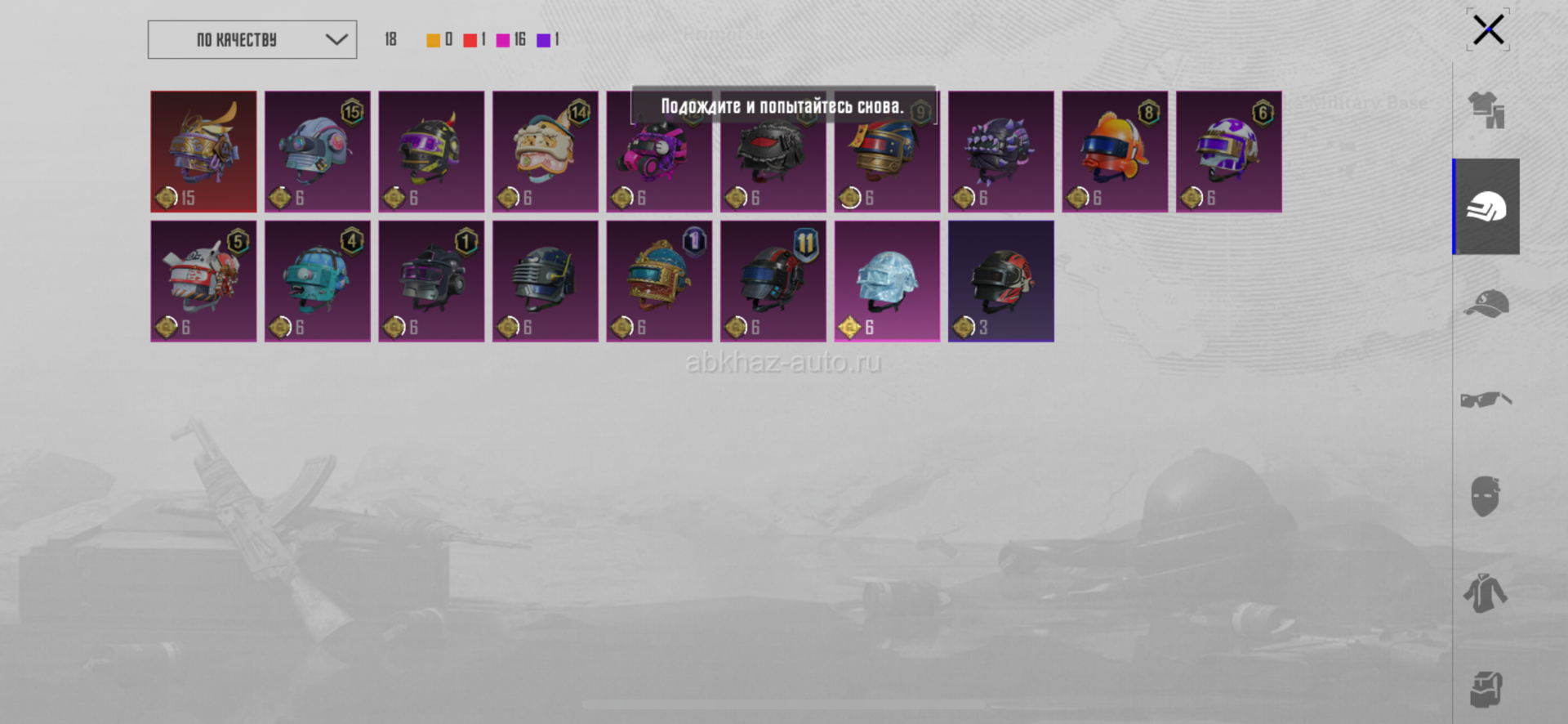Select the black helmet with purple visor and horn
Viewport: 1568px width, 724px height.
pos(431,151)
